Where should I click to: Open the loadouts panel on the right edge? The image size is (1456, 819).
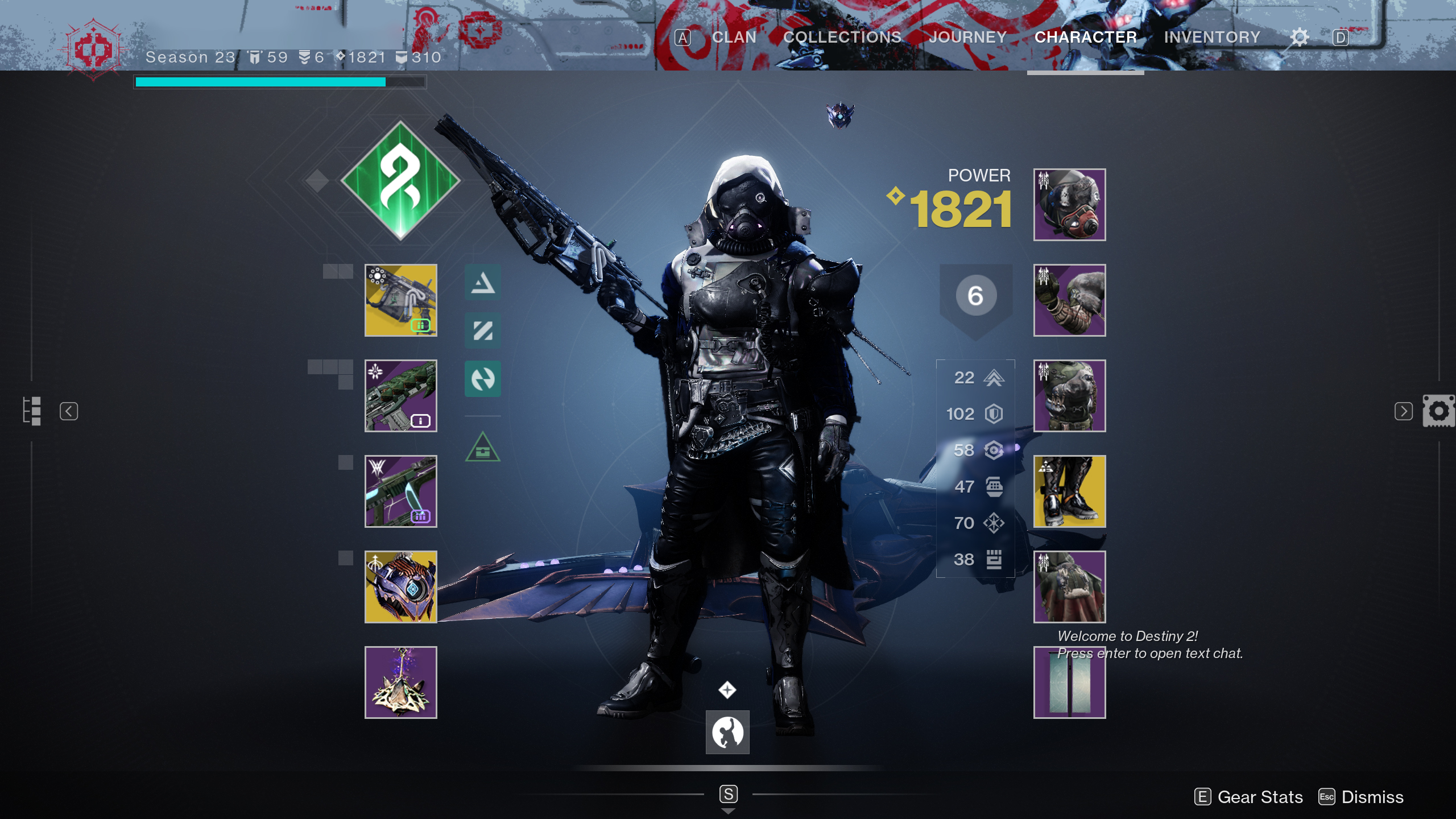(1438, 411)
